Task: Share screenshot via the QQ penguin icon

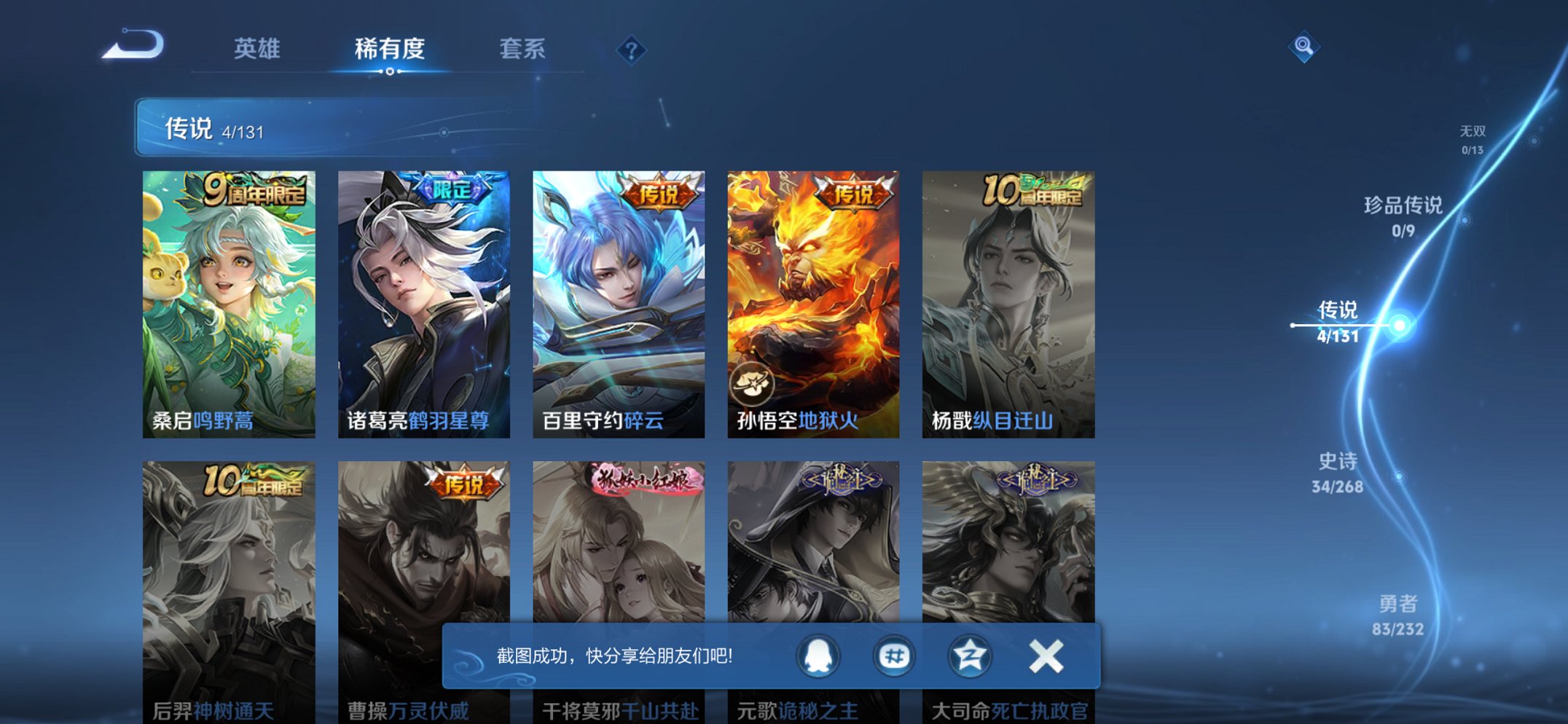Action: [818, 656]
